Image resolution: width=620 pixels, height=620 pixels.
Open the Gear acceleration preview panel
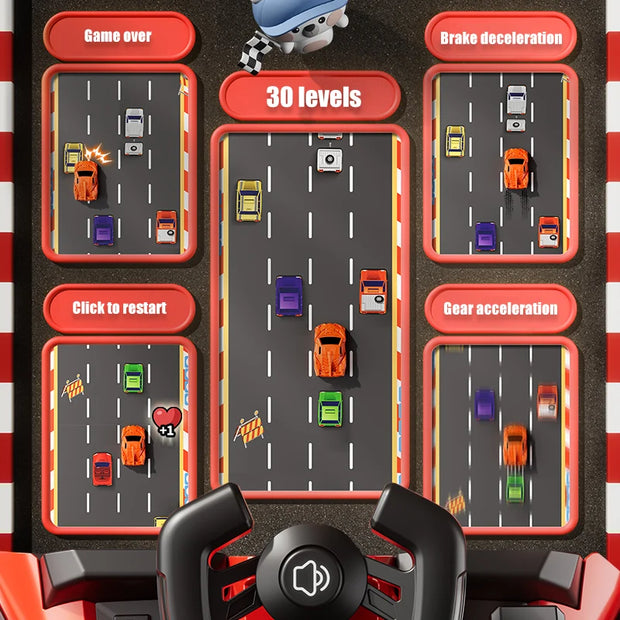click(500, 434)
